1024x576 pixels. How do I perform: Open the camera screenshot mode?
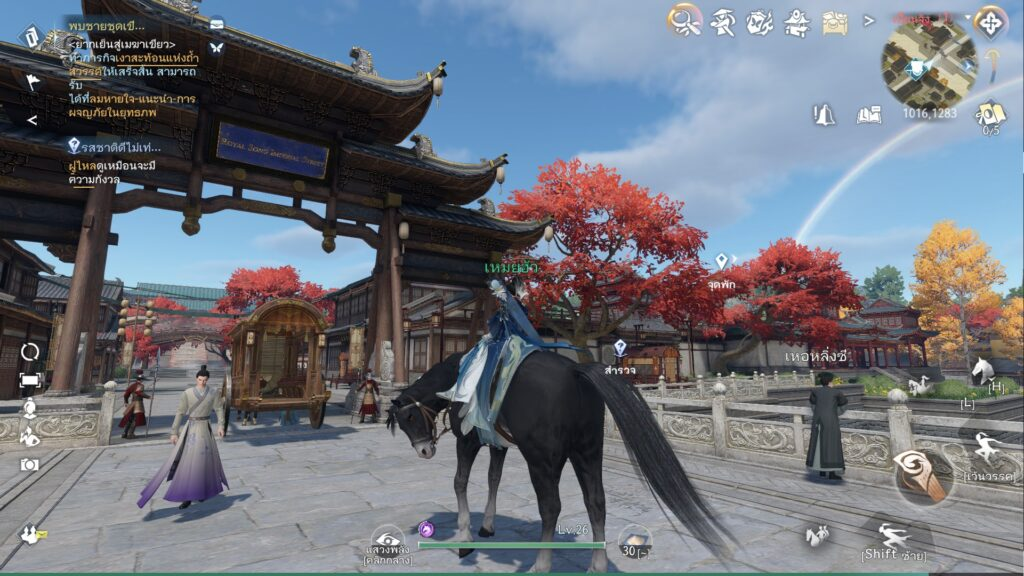(30, 464)
